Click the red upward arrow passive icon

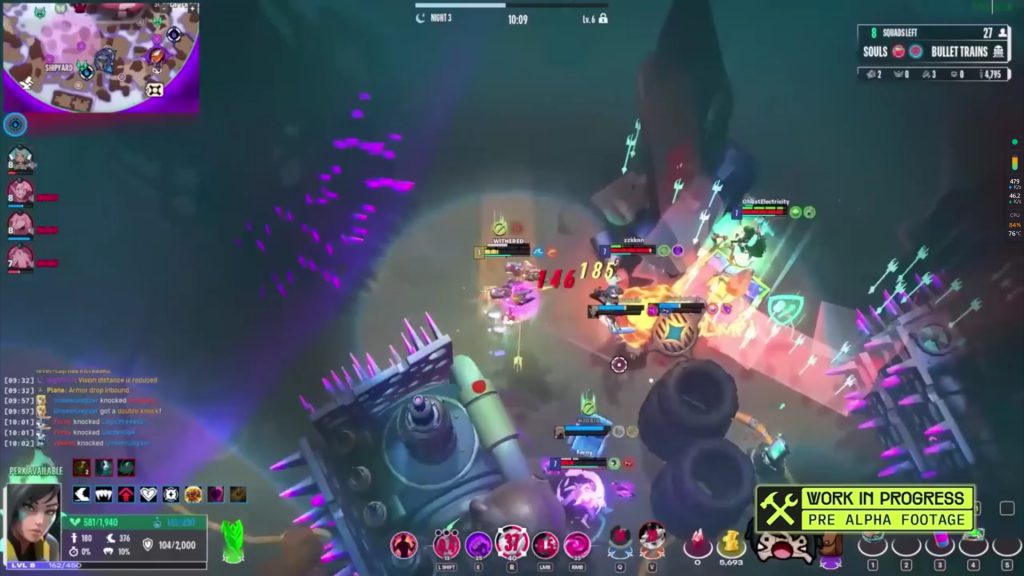126,494
